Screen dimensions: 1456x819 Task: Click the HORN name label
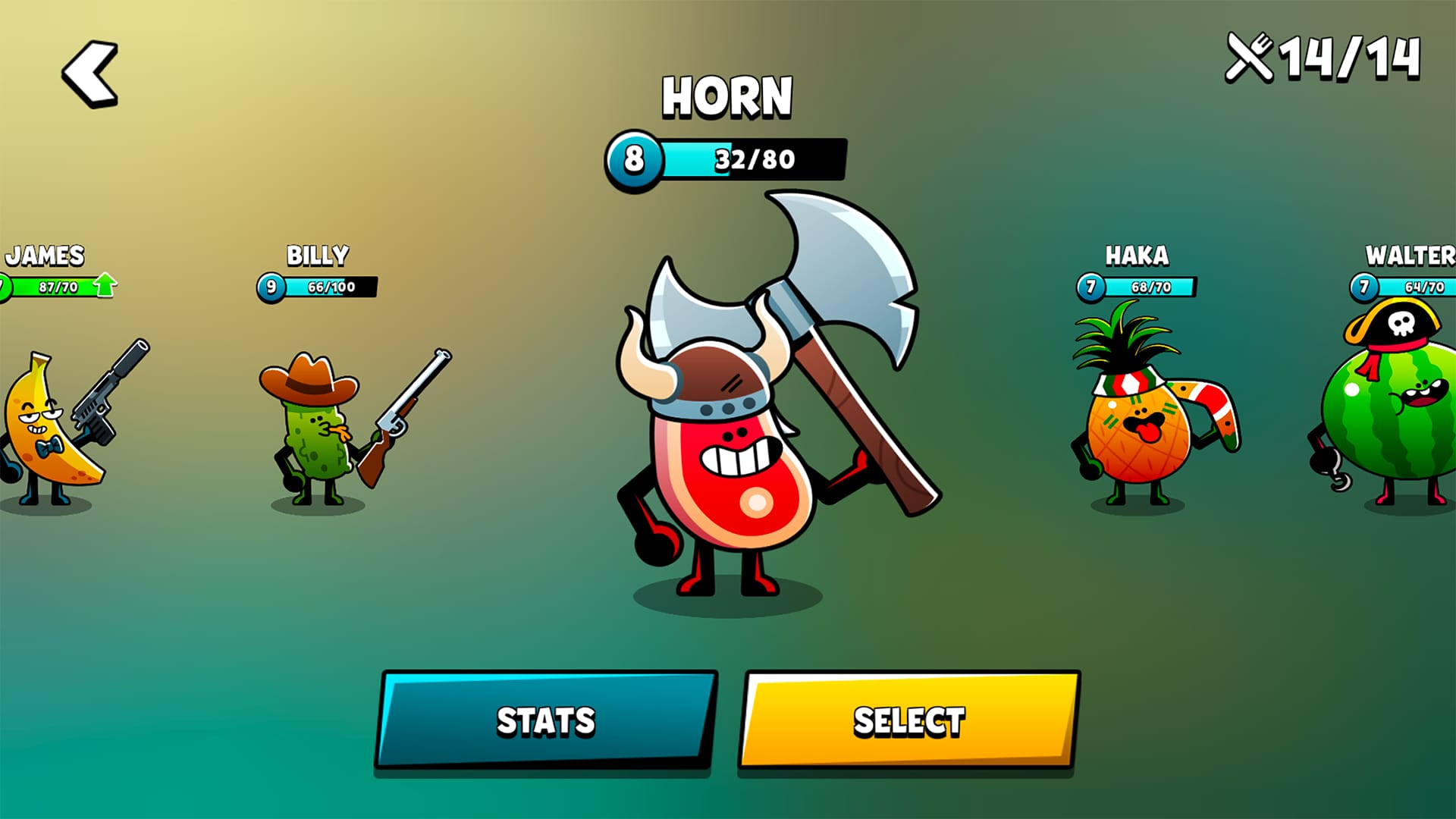728,95
